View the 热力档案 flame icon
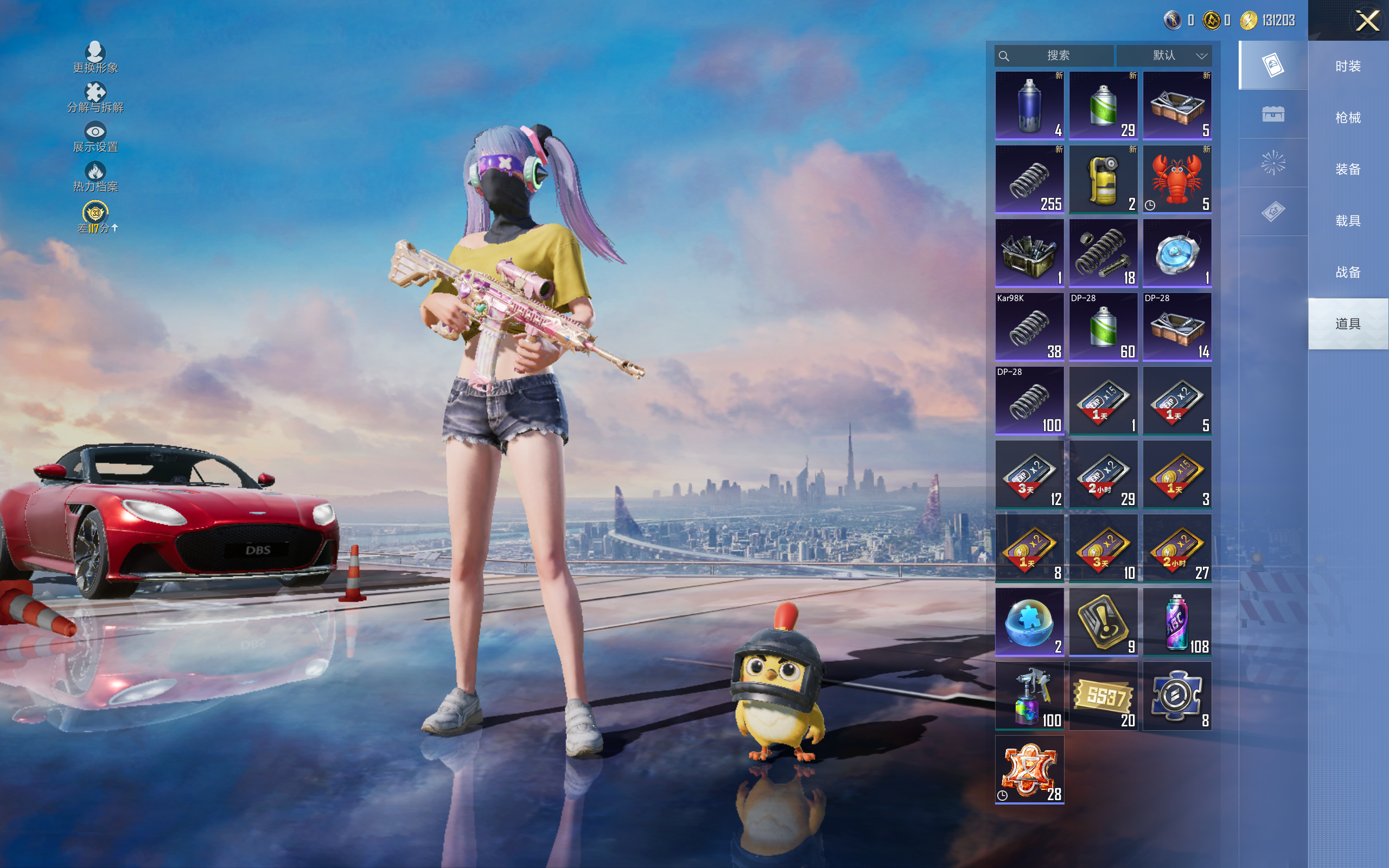 click(95, 176)
